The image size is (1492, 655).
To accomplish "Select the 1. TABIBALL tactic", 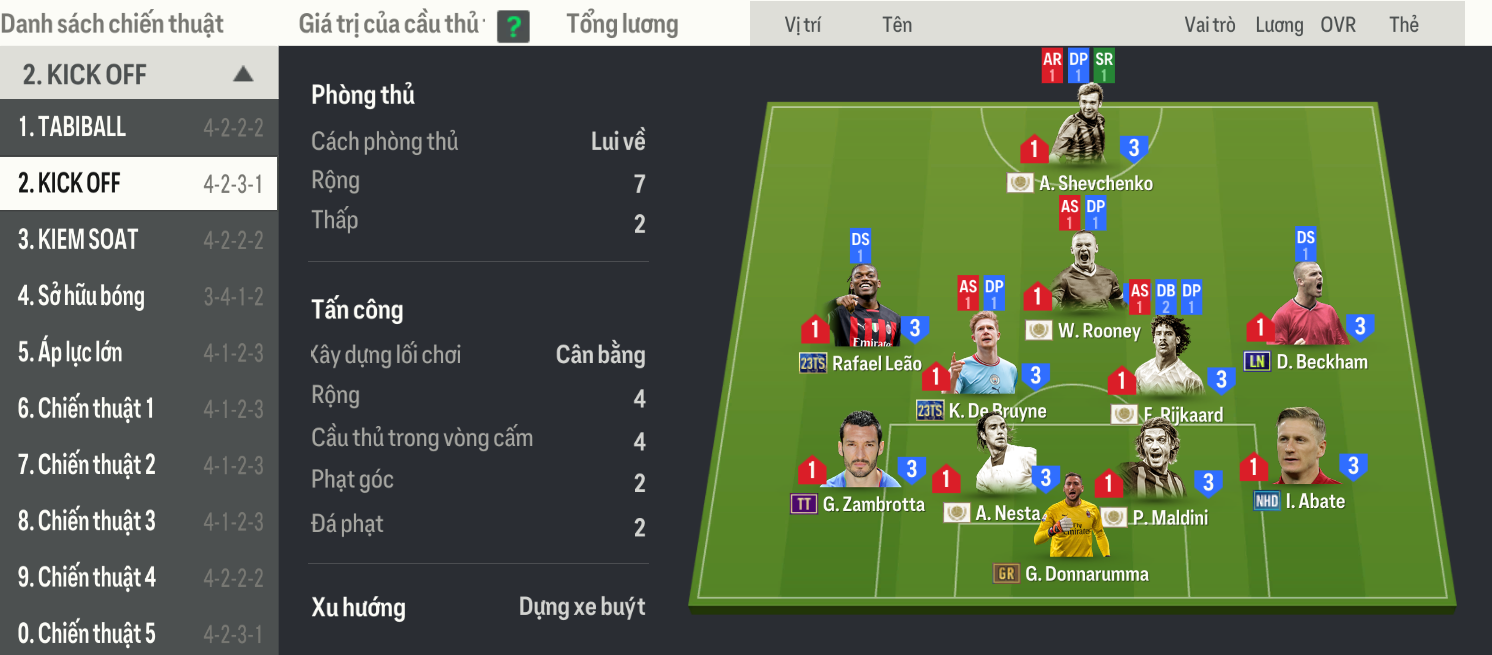I will coord(138,127).
